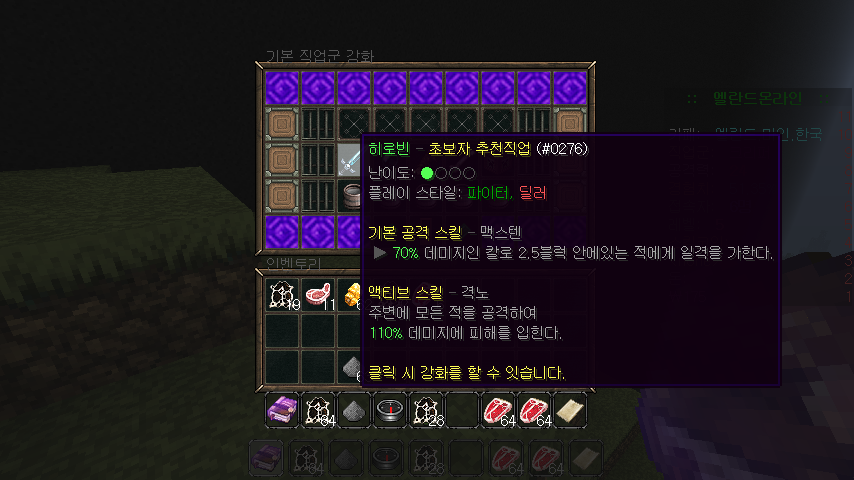Choose the gray powder pile in the hotbar

pyautogui.click(x=354, y=410)
